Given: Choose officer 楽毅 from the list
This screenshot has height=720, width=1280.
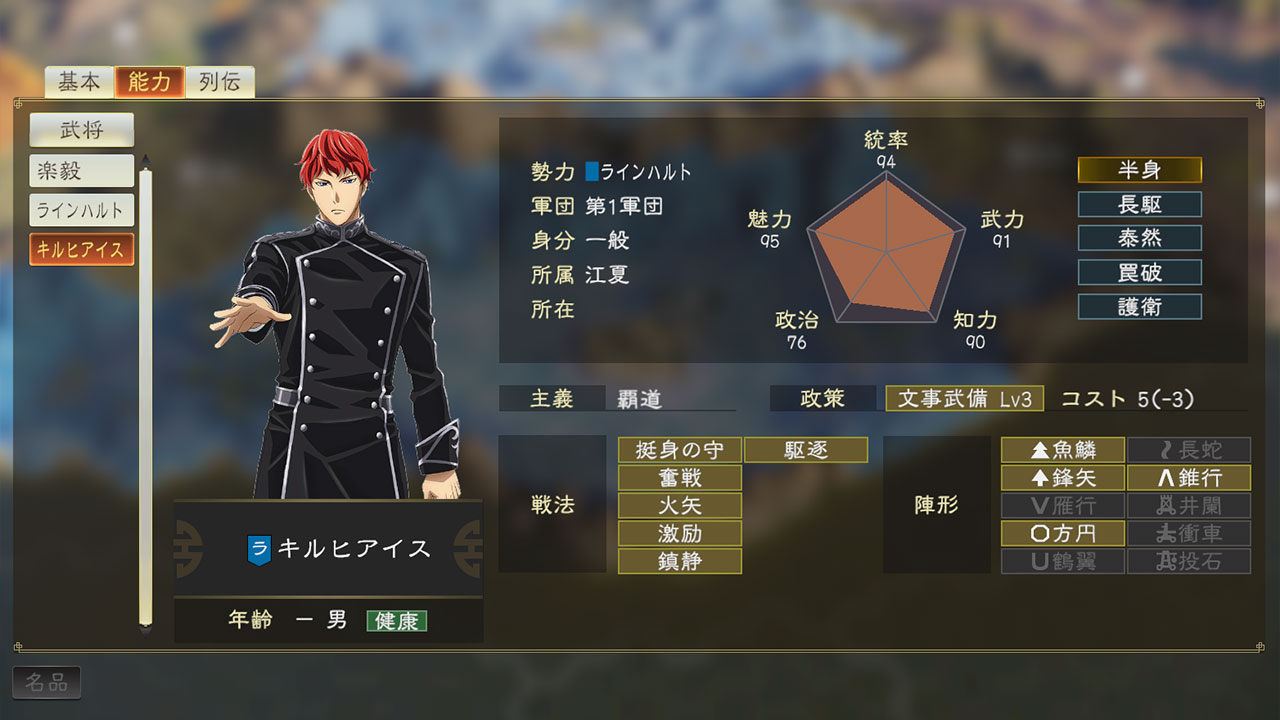Looking at the screenshot, I should click(x=81, y=171).
